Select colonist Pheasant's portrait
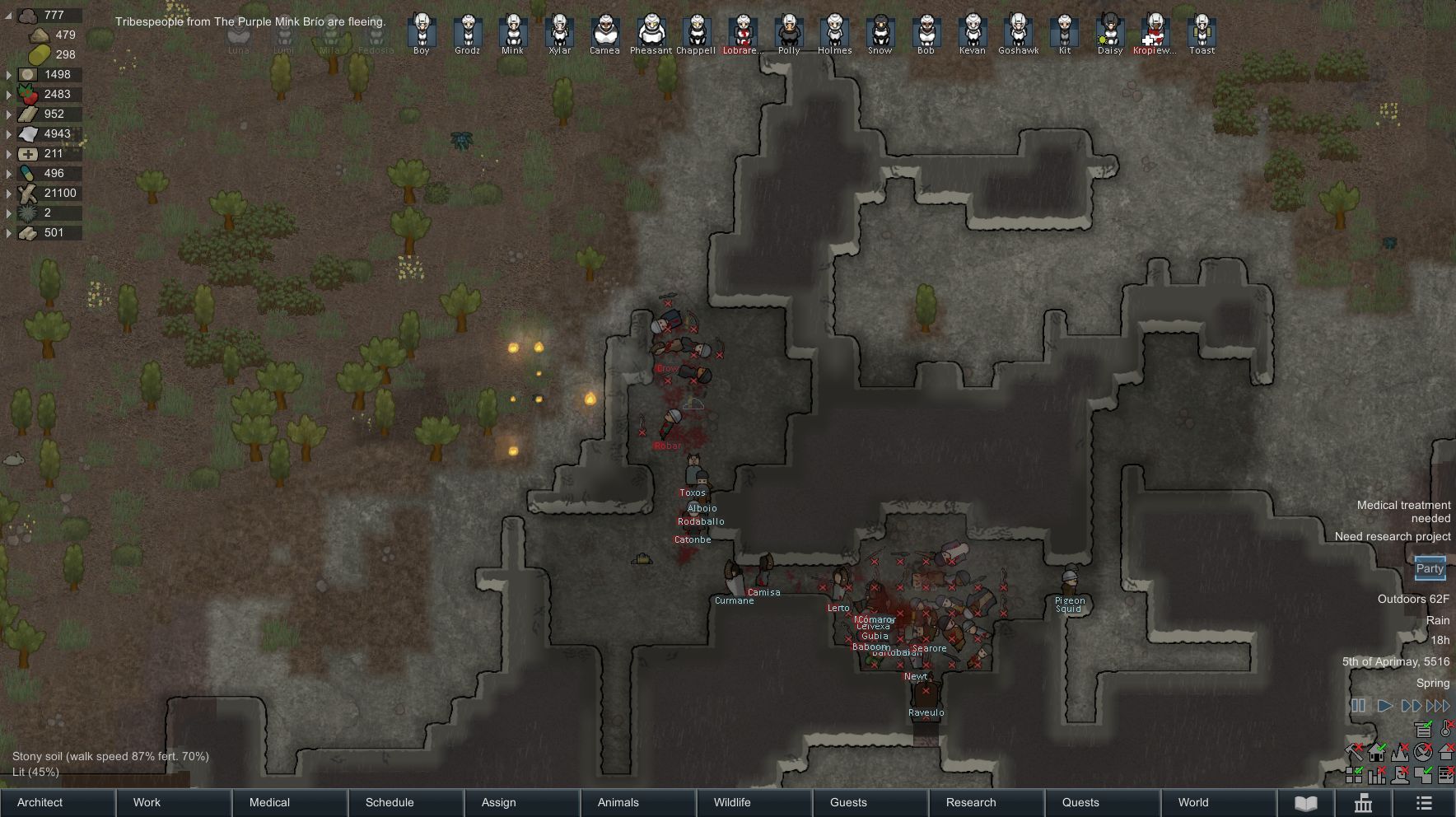1456x817 pixels. click(x=651, y=31)
